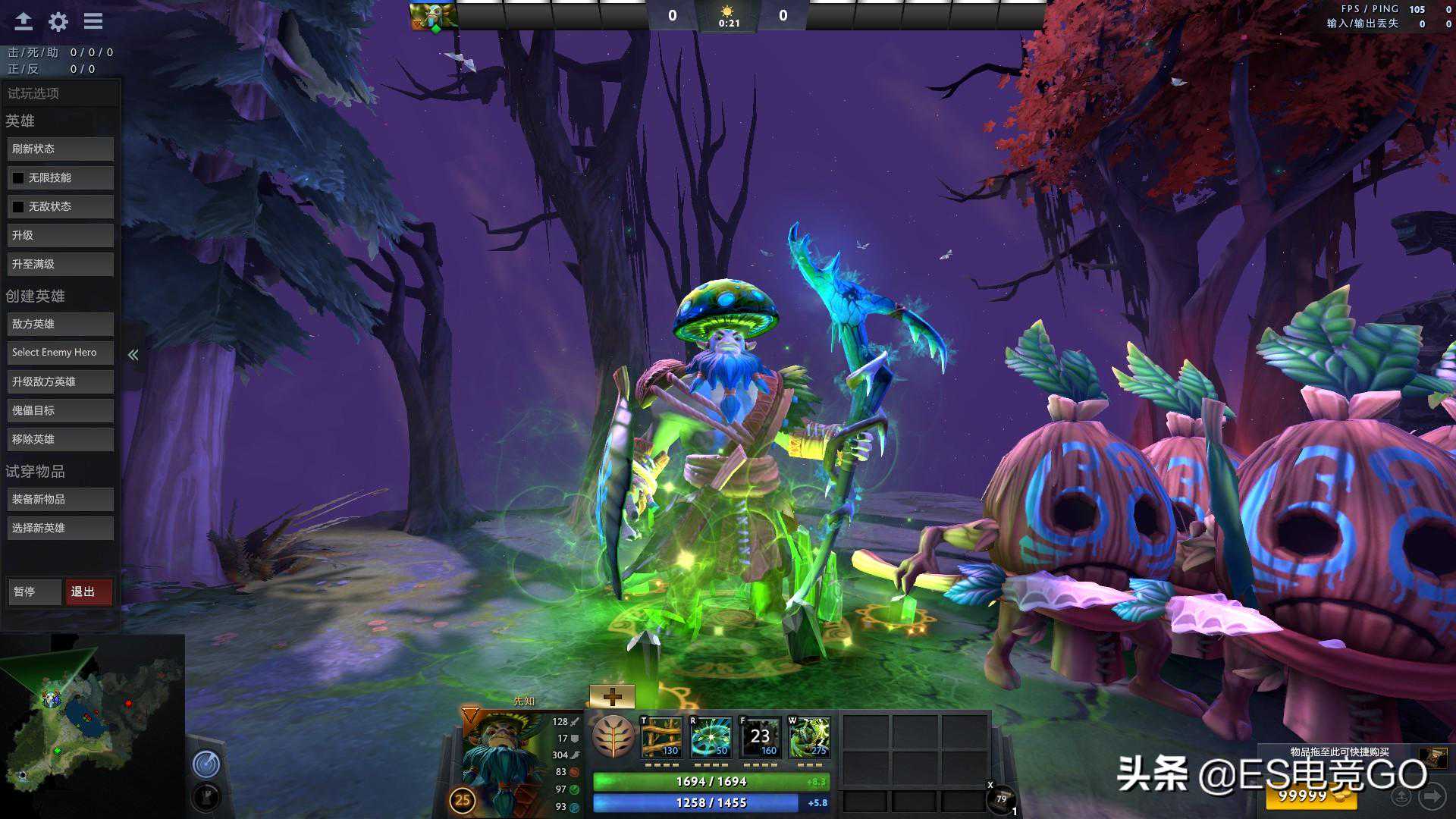The height and width of the screenshot is (819, 1456).
Task: Open the Select Enemy Hero option
Action: click(60, 353)
